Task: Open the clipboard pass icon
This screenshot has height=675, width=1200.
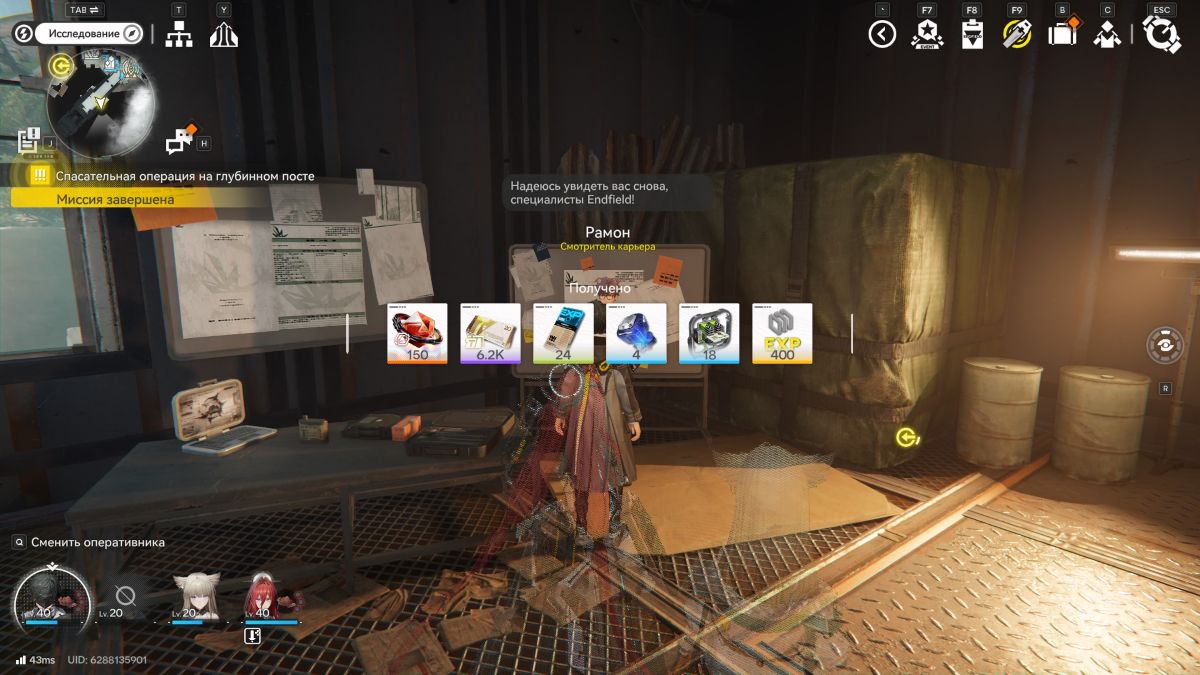Action: (972, 35)
